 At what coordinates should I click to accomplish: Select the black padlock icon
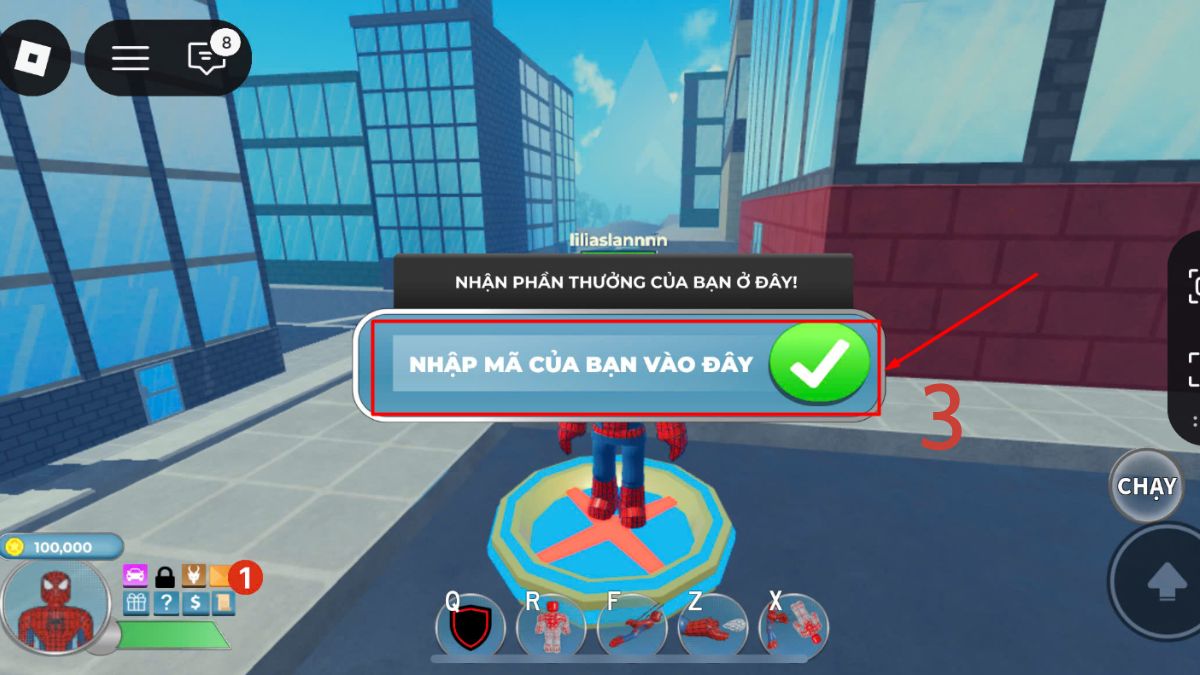coord(165,577)
